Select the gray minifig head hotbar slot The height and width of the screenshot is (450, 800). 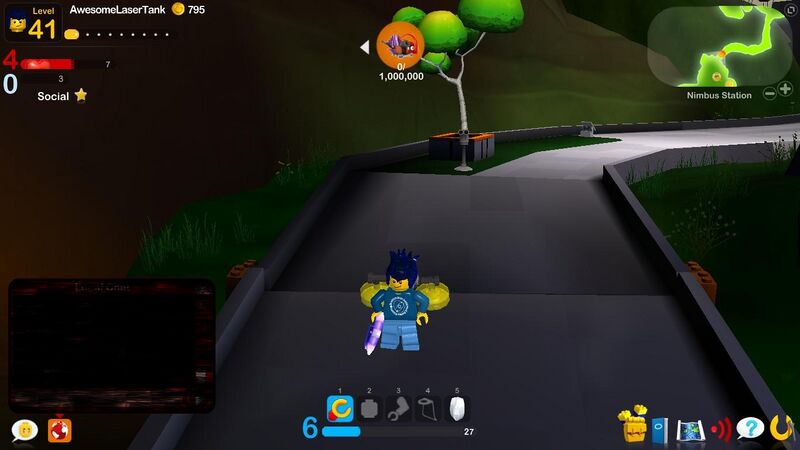tap(369, 408)
